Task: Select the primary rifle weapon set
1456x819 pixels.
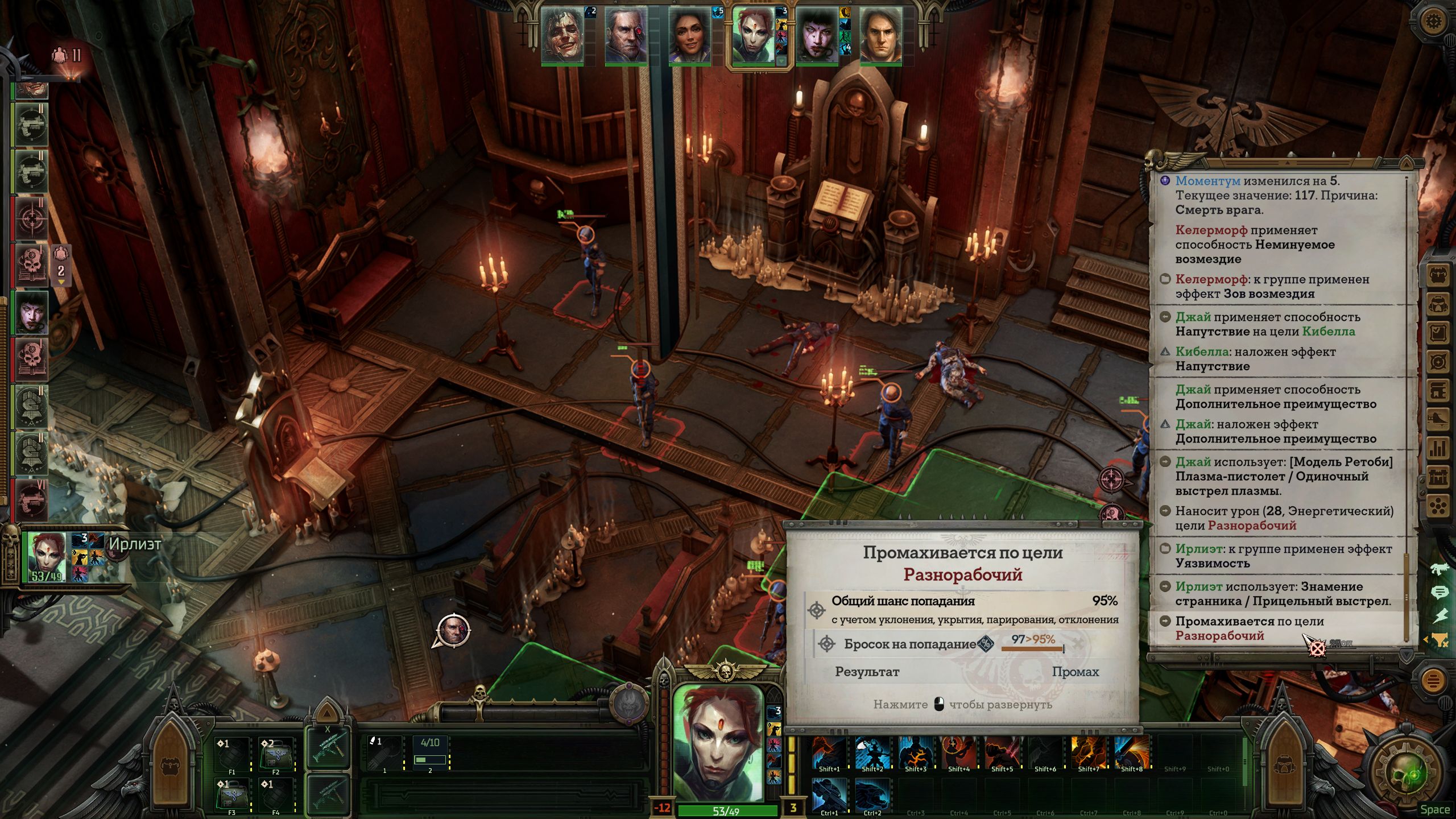Action: (328, 747)
